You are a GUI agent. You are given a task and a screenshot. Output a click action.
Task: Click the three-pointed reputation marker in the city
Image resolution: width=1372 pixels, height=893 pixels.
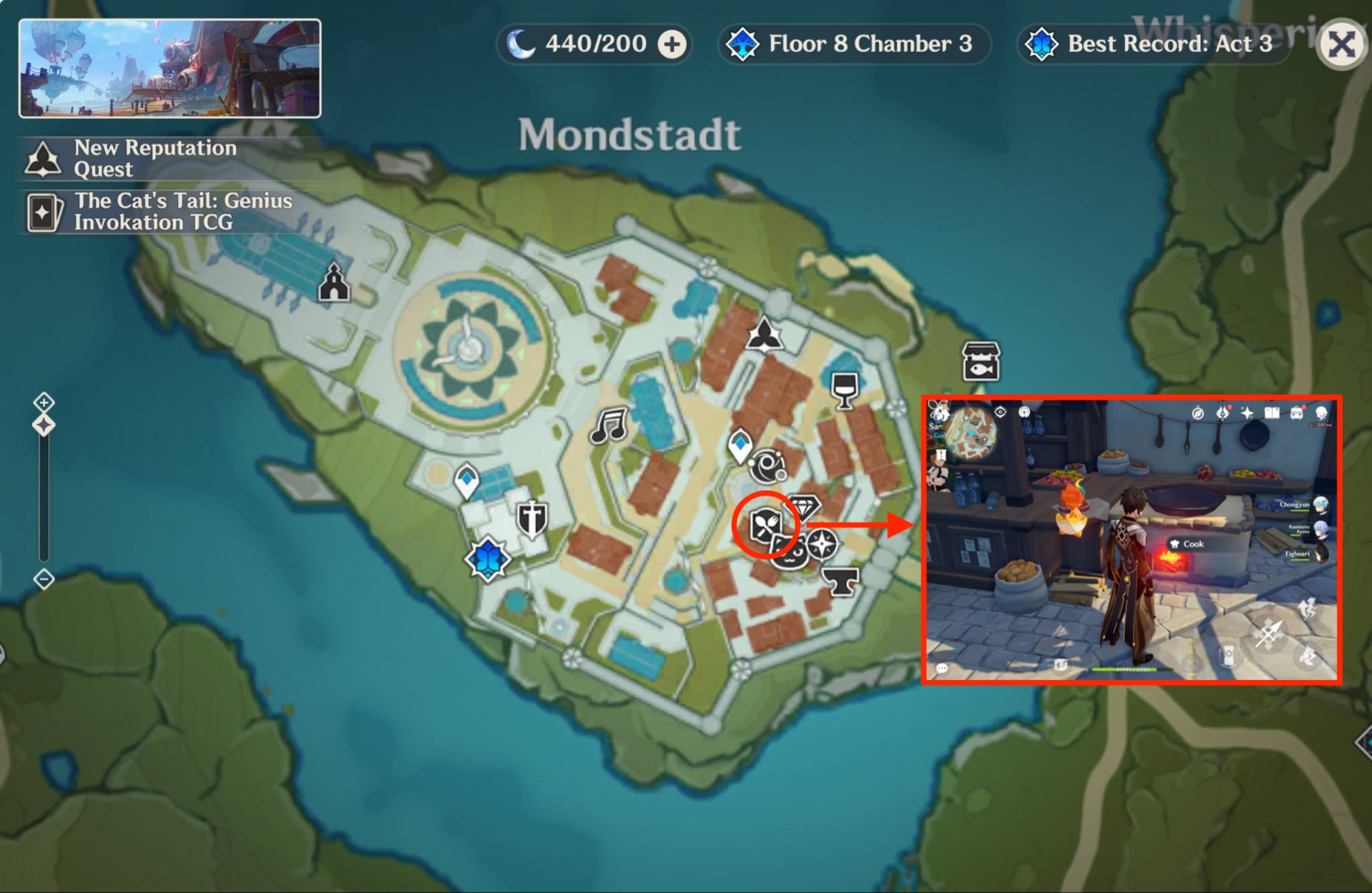[x=764, y=335]
